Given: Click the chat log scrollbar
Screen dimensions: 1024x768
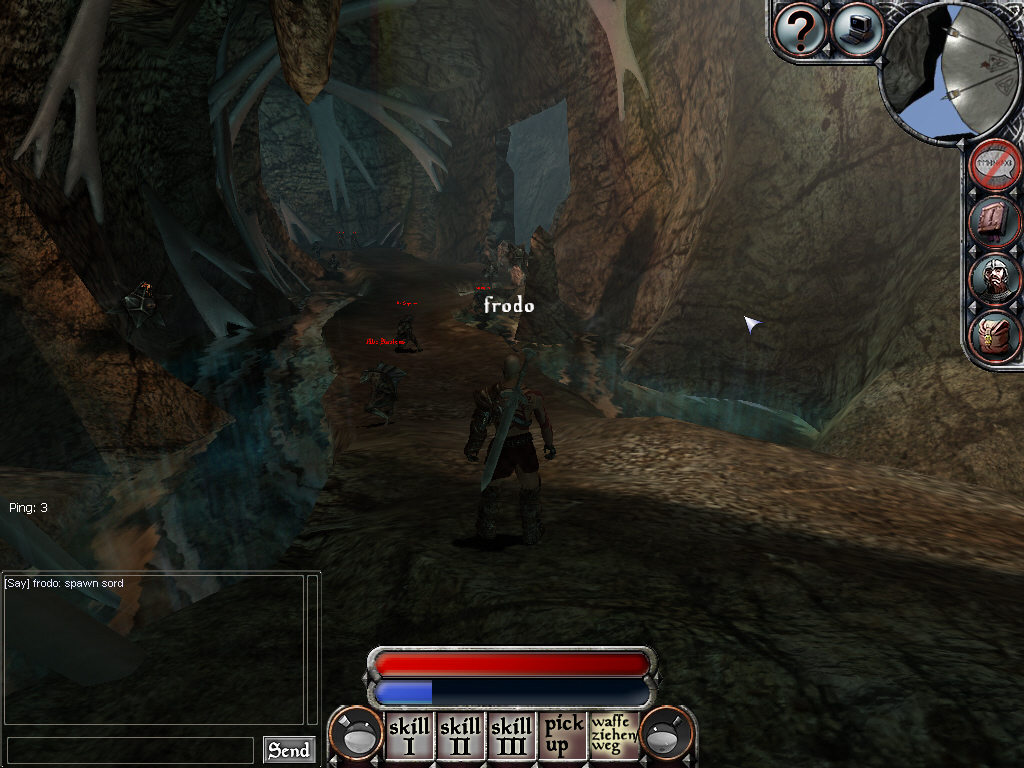Looking at the screenshot, I should pyautogui.click(x=312, y=648).
